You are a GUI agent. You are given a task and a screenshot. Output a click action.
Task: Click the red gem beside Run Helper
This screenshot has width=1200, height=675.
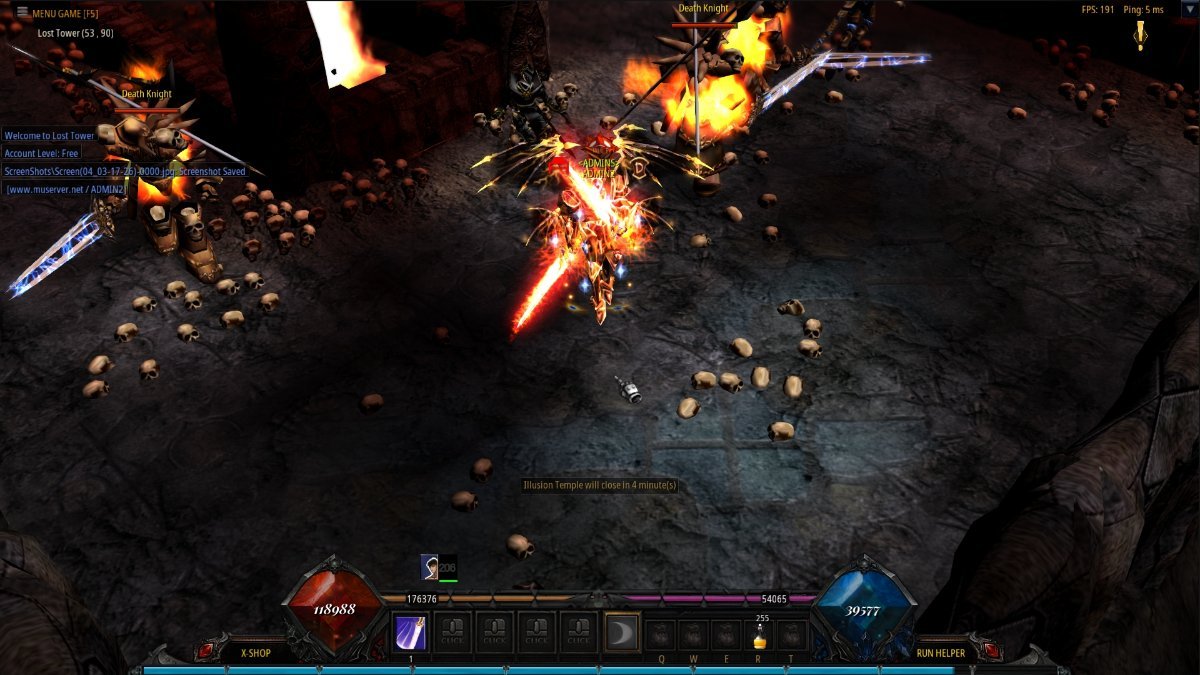pos(990,652)
